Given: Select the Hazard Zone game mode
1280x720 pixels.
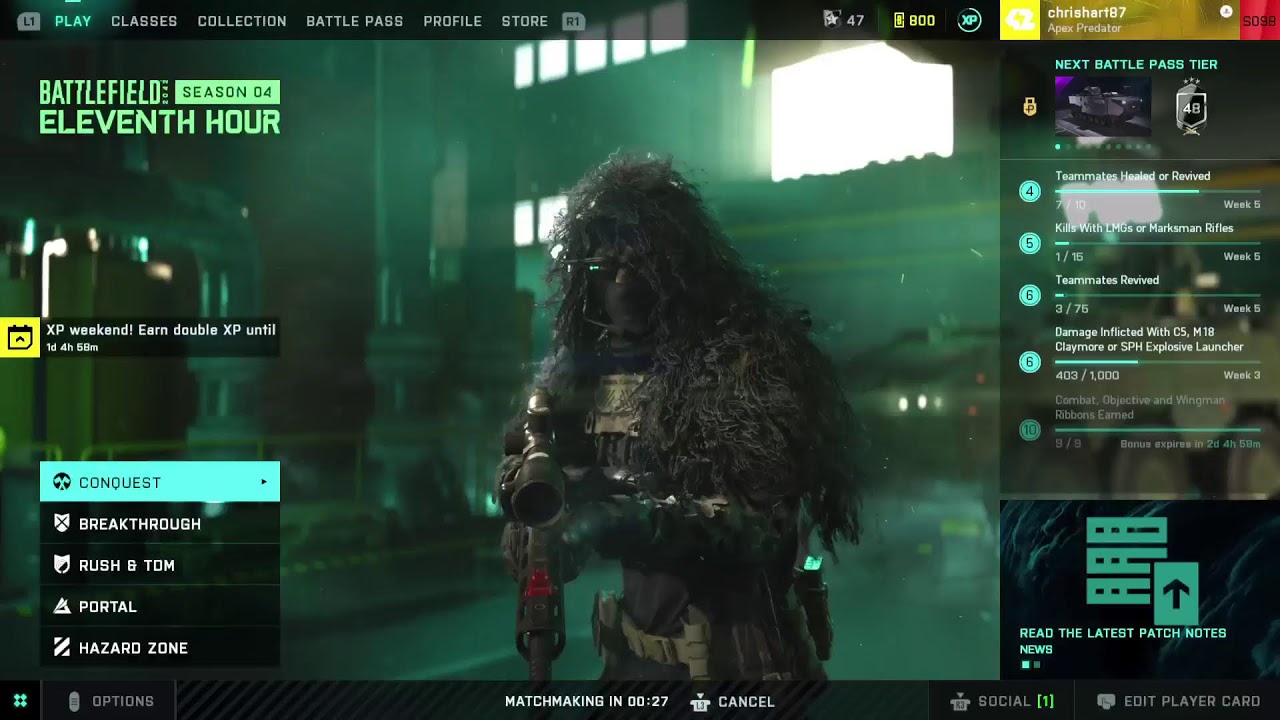Looking at the screenshot, I should [135, 647].
